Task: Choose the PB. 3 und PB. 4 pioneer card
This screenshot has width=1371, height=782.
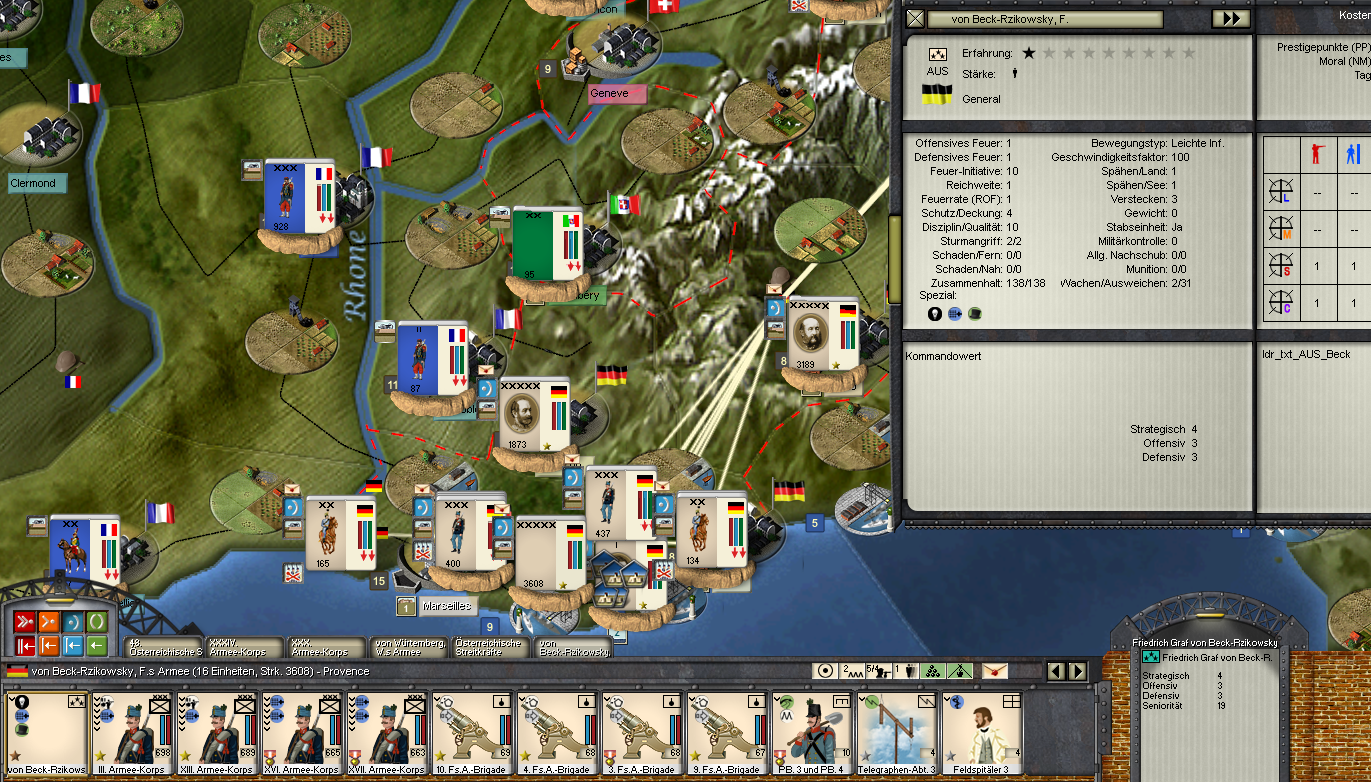Action: (812, 734)
